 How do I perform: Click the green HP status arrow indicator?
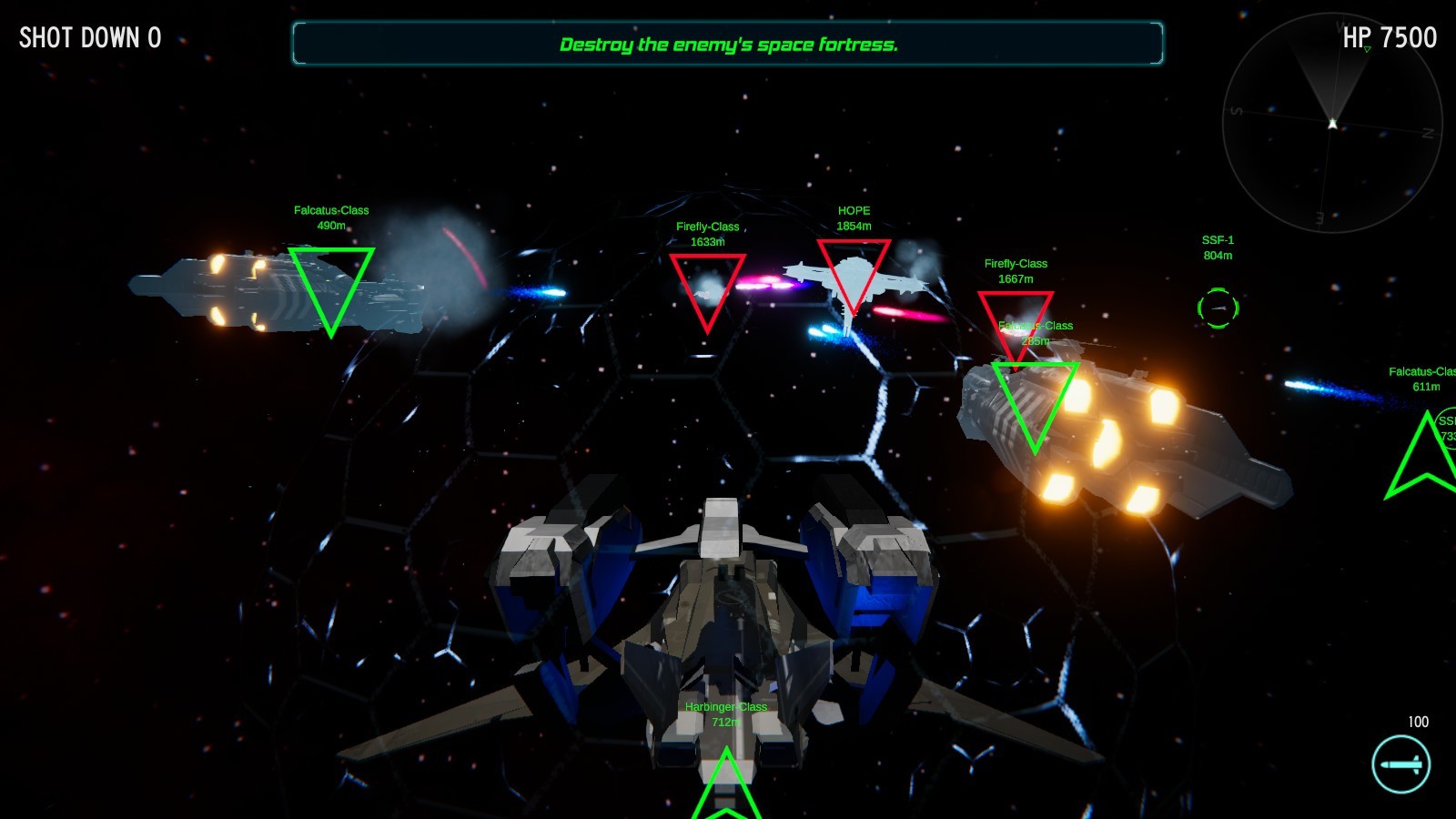[x=1366, y=50]
